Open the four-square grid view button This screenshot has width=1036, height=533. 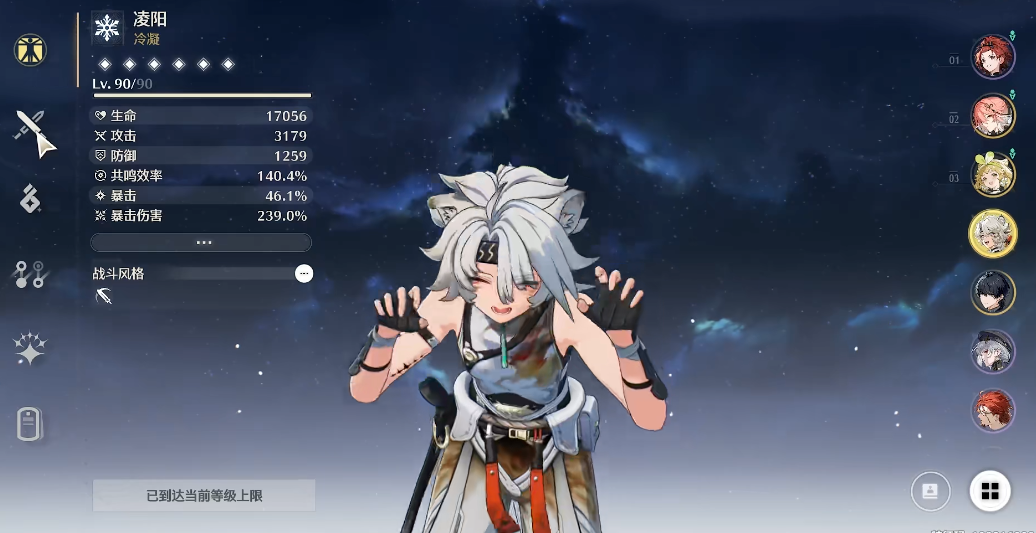pyautogui.click(x=990, y=491)
